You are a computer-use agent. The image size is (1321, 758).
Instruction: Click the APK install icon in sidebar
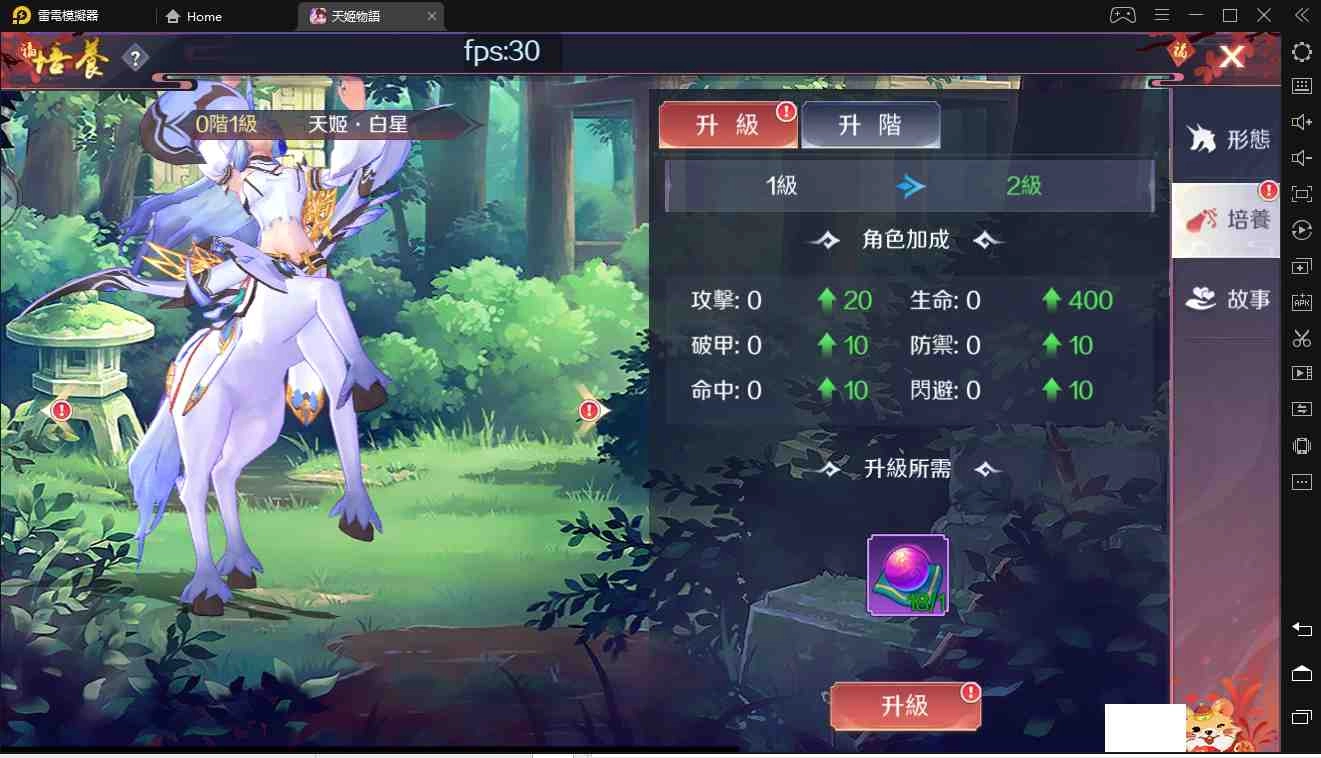[x=1301, y=302]
